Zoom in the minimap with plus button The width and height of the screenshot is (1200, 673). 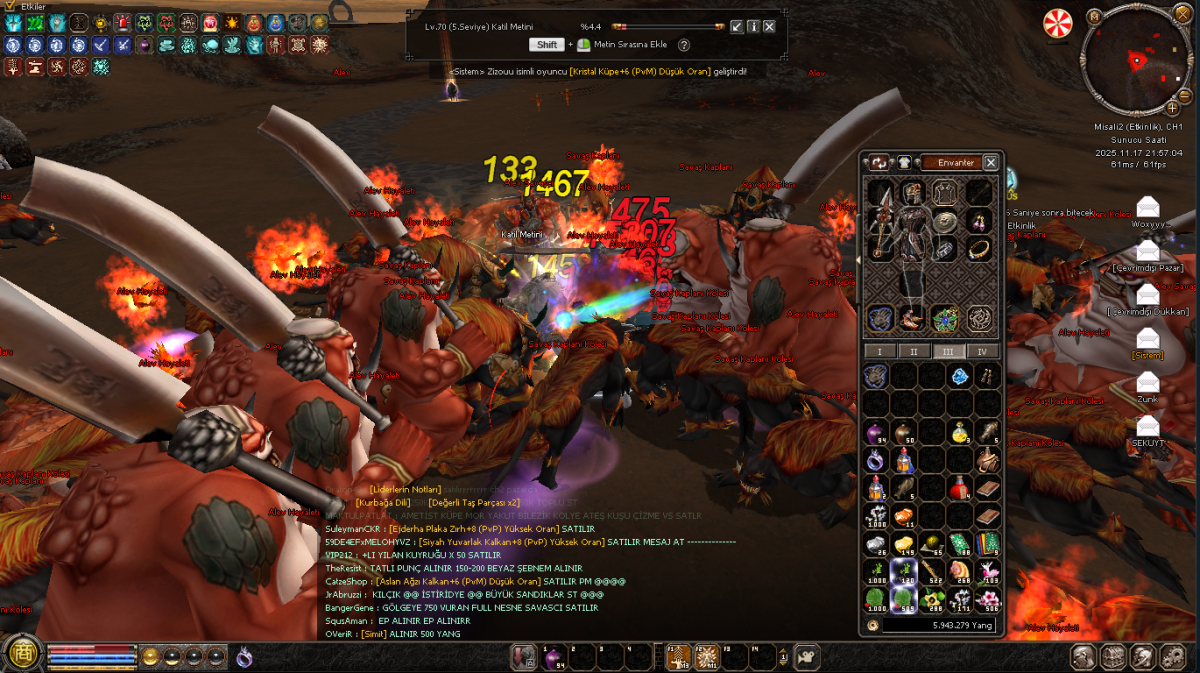pos(1171,107)
